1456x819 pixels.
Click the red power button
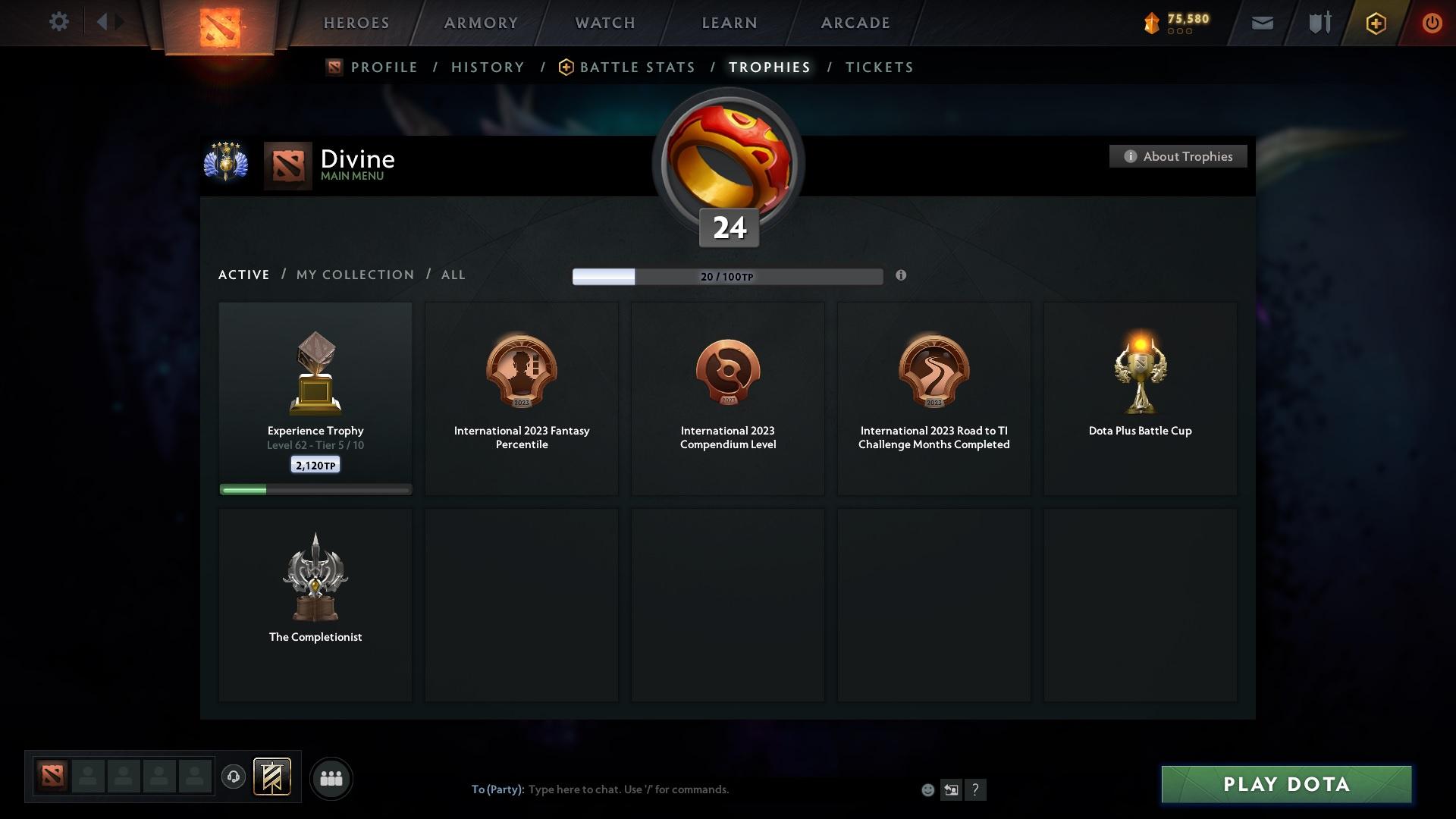1432,22
